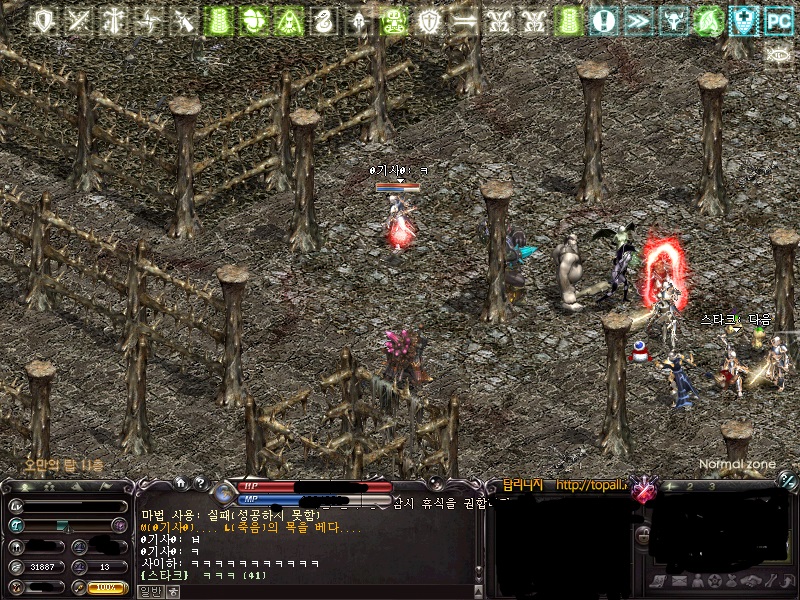Click the exclamation mark status icon
Viewport: 800px width, 600px height.
point(603,20)
